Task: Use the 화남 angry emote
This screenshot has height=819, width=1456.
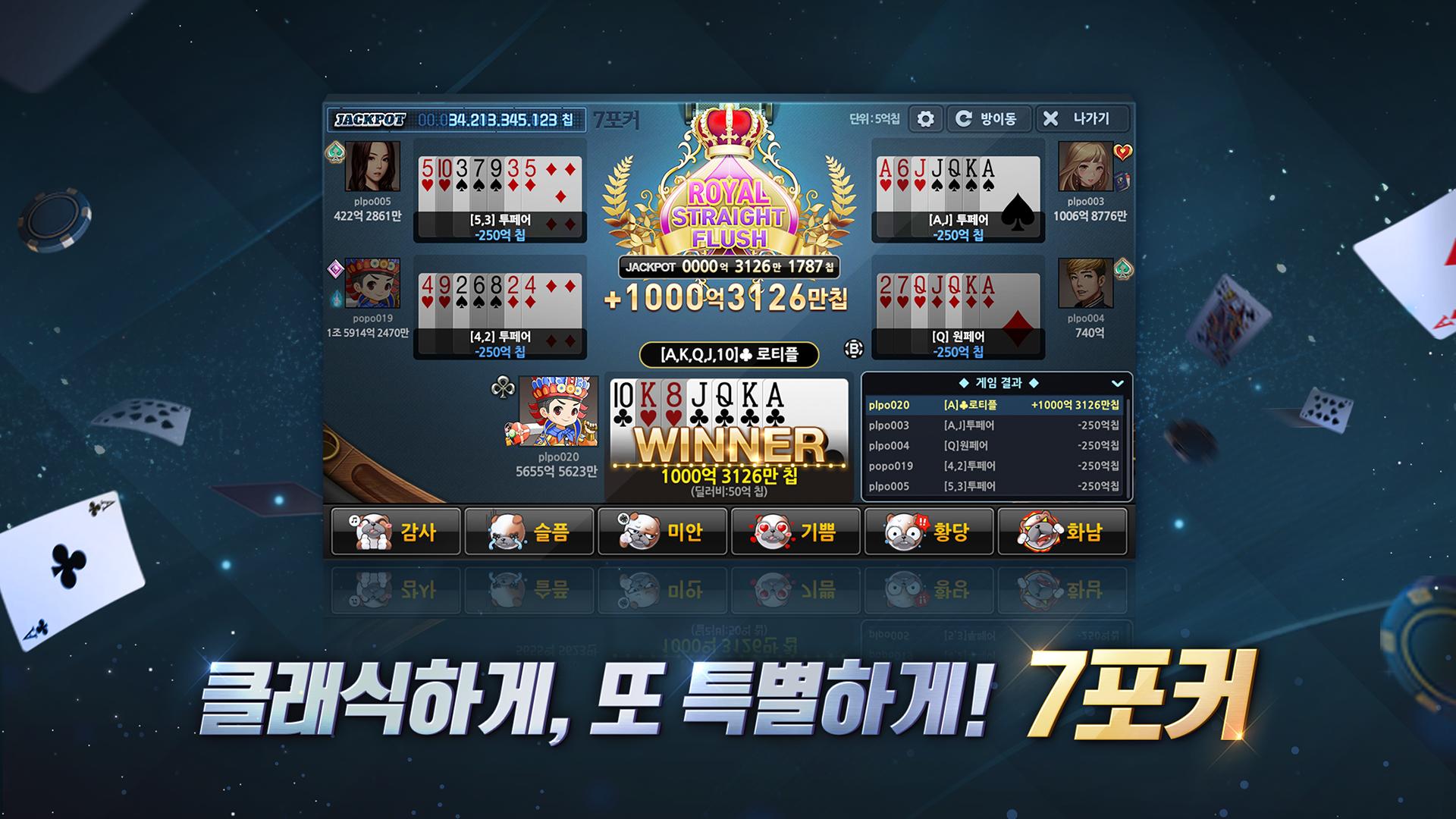Action: click(1062, 532)
